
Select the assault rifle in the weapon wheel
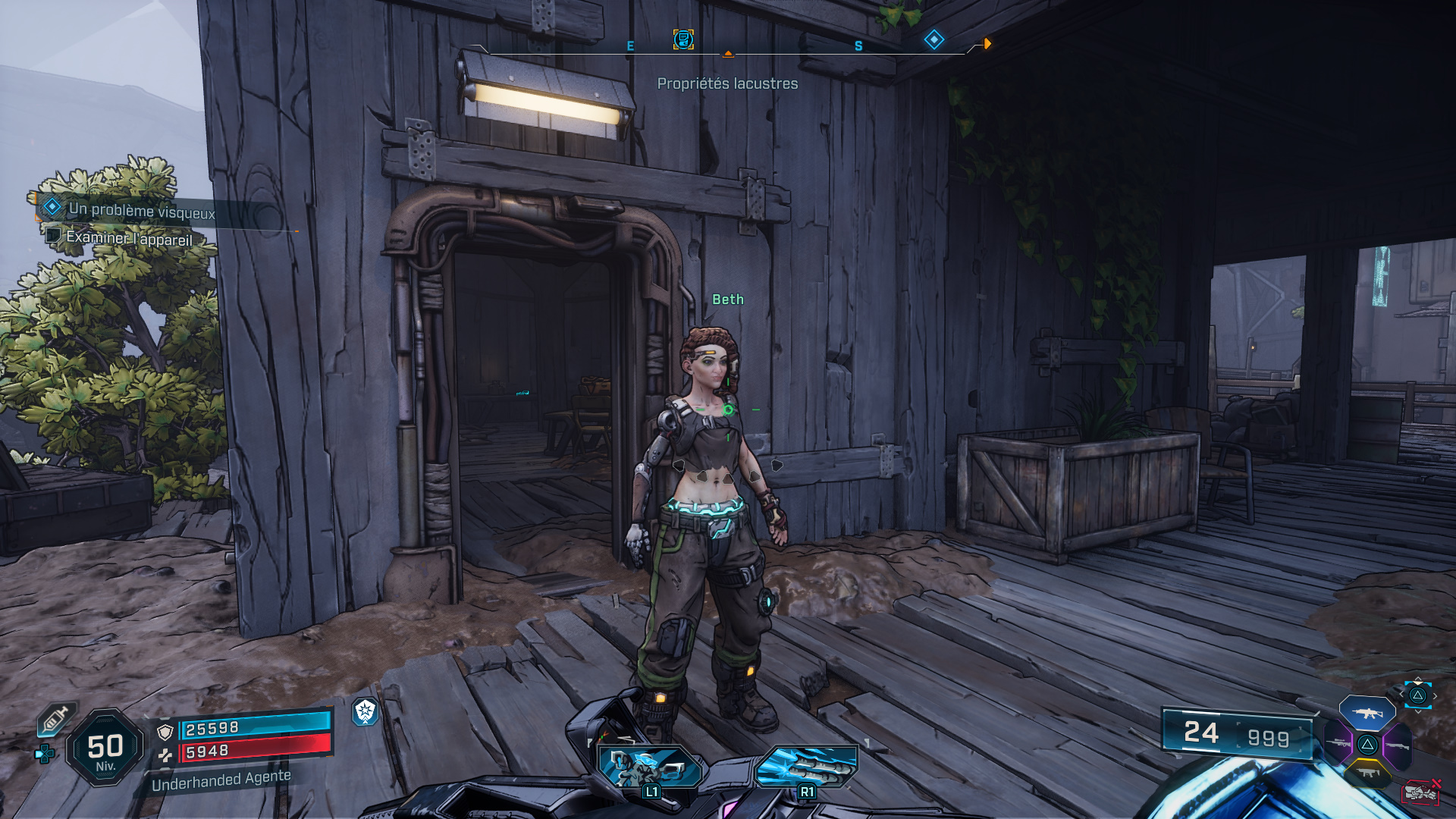[1368, 714]
